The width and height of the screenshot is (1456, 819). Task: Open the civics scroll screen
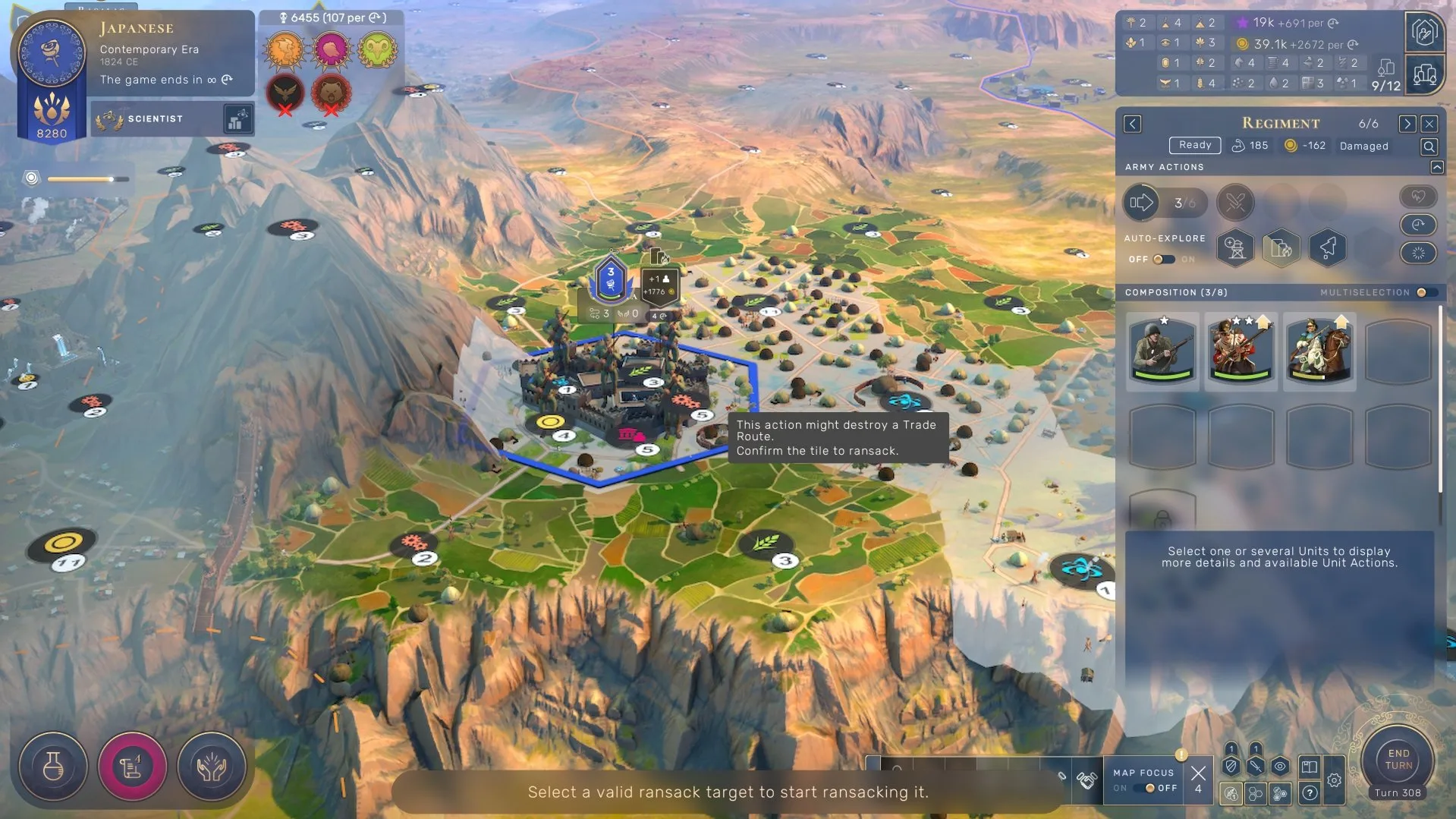[132, 767]
